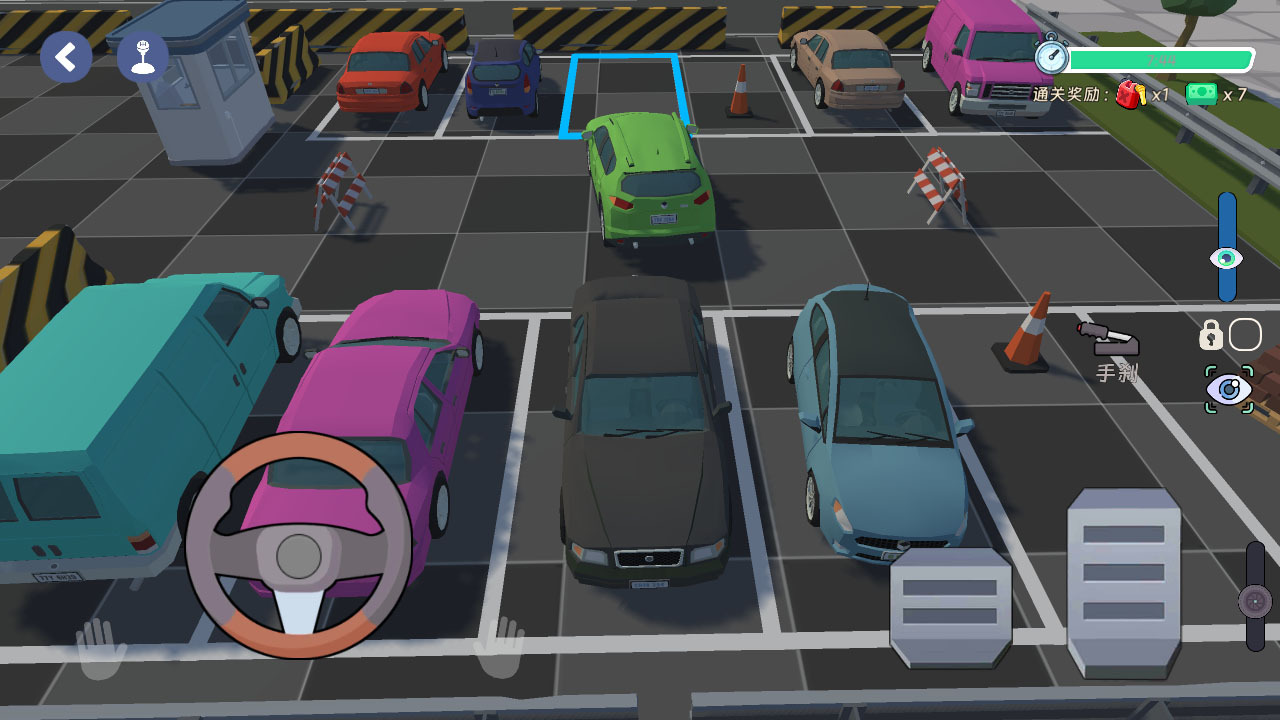Adjust the camera view eye slider
The width and height of the screenshot is (1280, 720).
pos(1227,258)
